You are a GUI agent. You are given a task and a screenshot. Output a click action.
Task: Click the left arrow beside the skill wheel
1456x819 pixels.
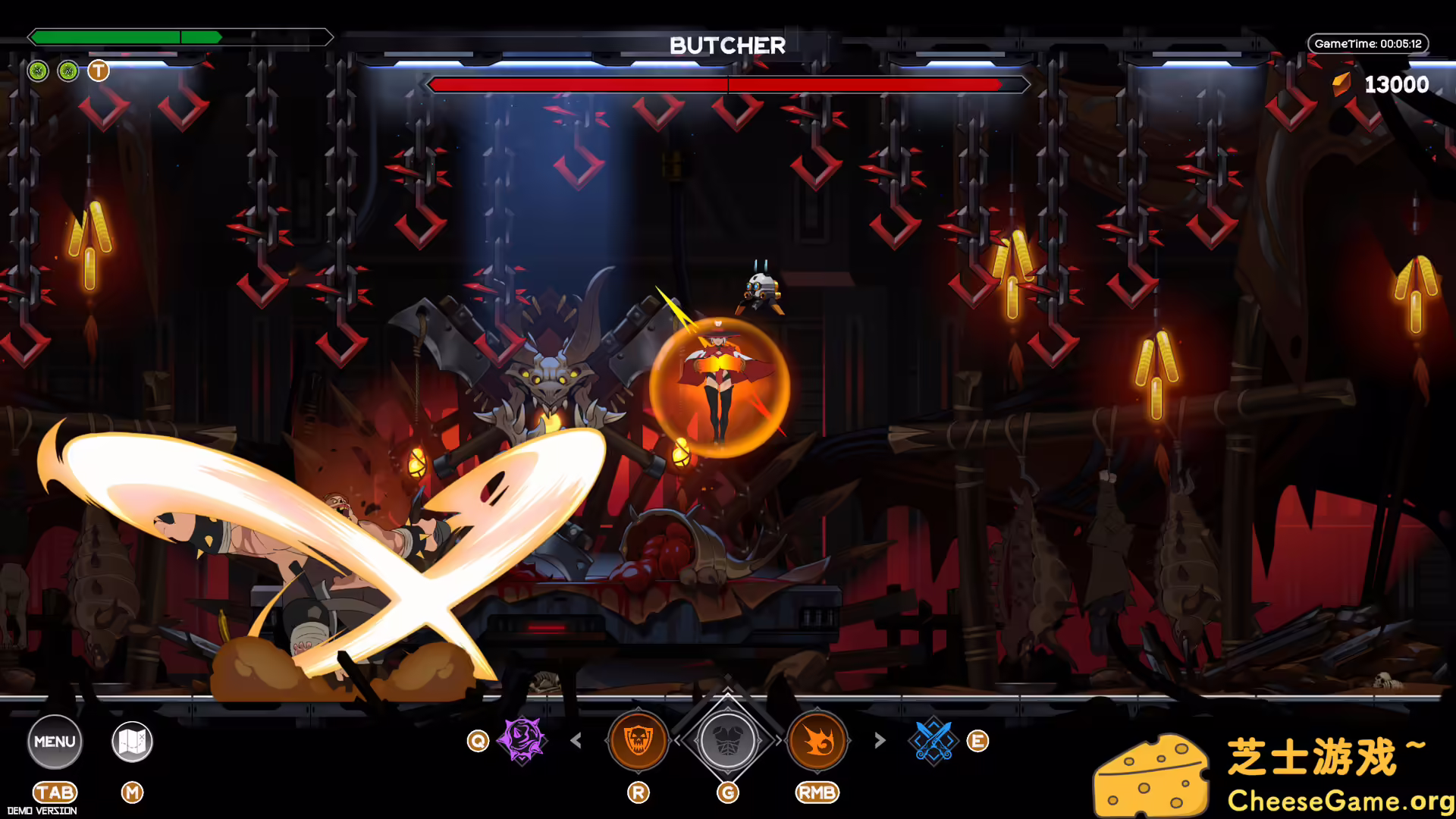click(x=576, y=740)
